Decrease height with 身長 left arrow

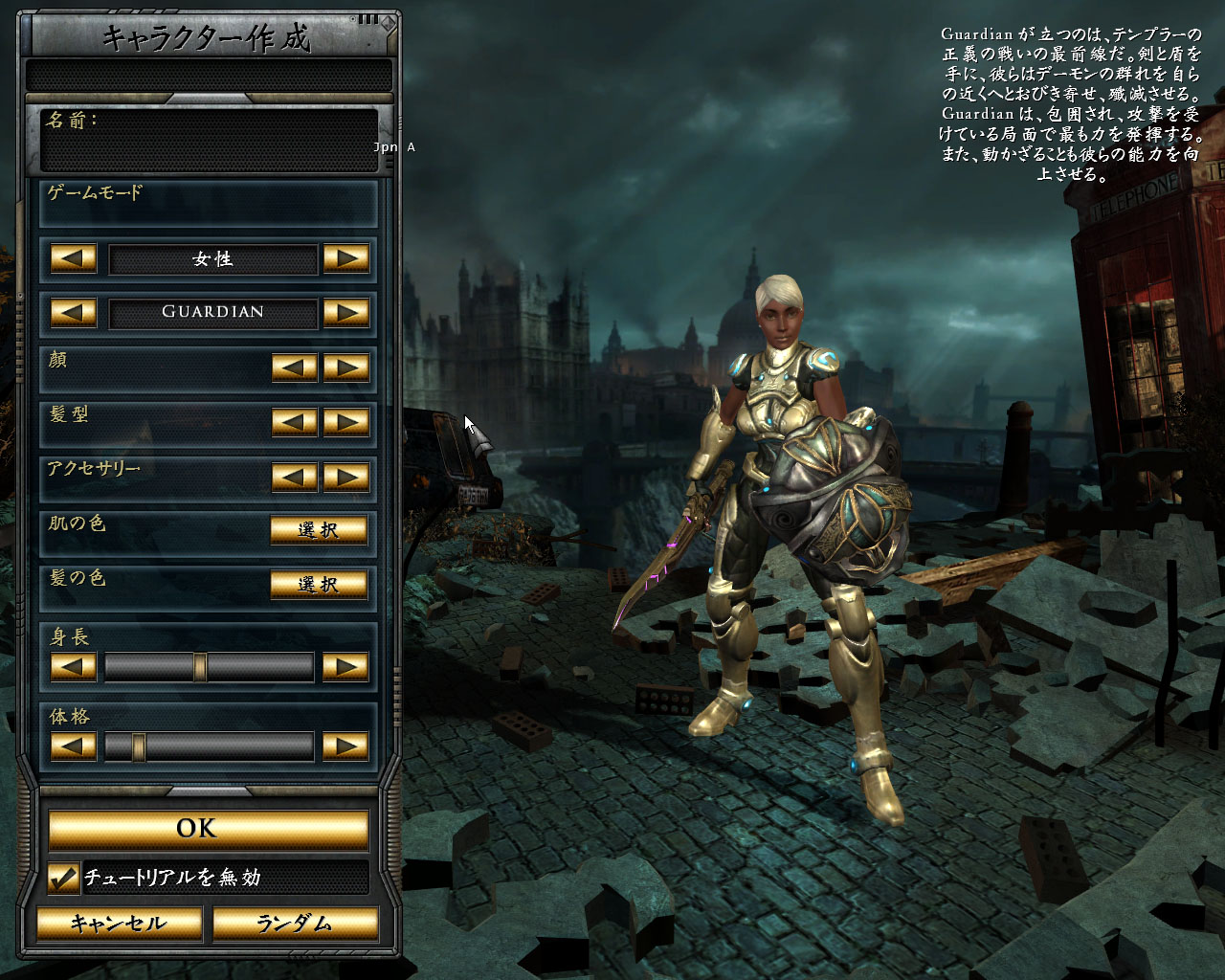pyautogui.click(x=74, y=667)
